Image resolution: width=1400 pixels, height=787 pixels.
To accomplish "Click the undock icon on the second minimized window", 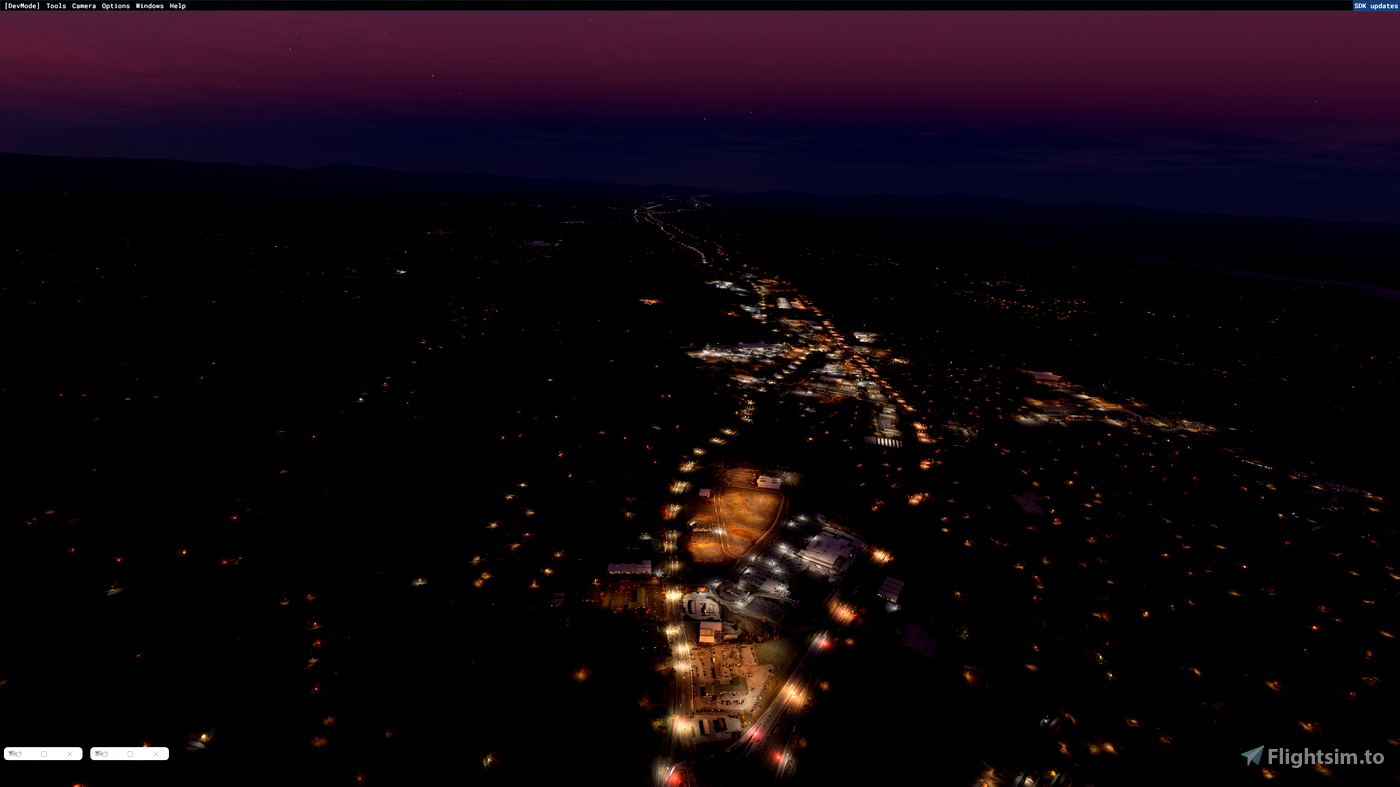I will pos(101,753).
